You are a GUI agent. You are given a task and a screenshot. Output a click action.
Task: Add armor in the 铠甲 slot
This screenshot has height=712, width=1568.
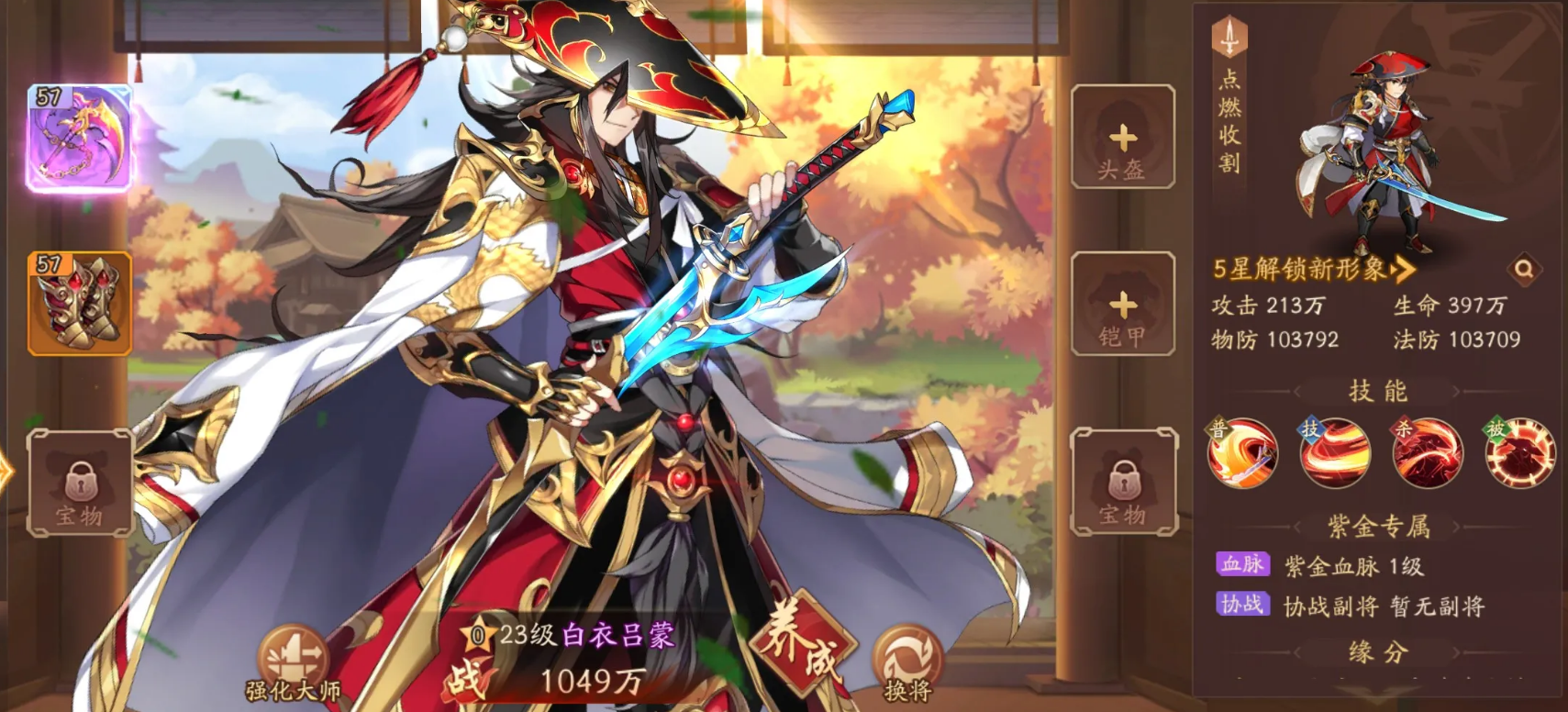[x=1123, y=305]
